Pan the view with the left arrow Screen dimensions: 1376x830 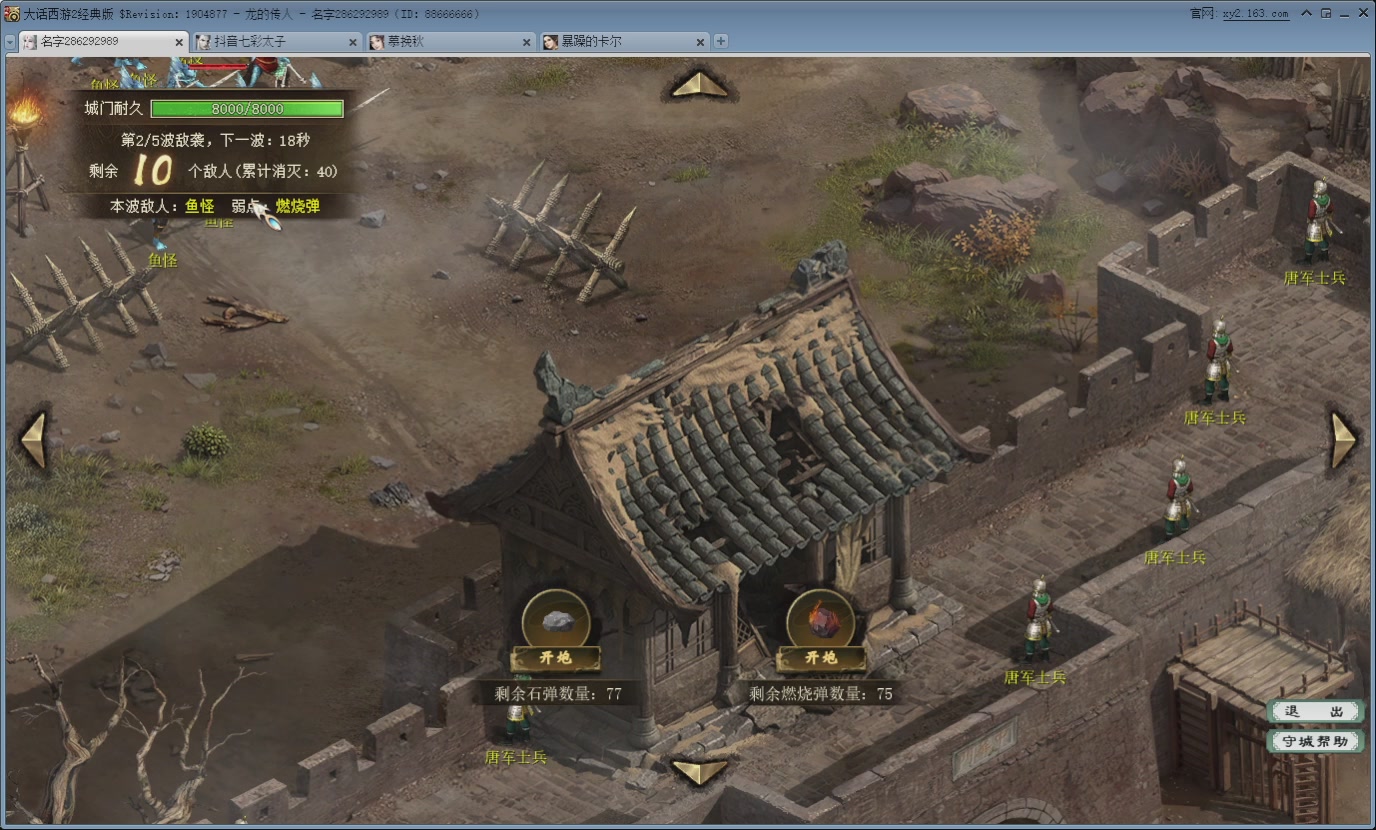tap(34, 440)
